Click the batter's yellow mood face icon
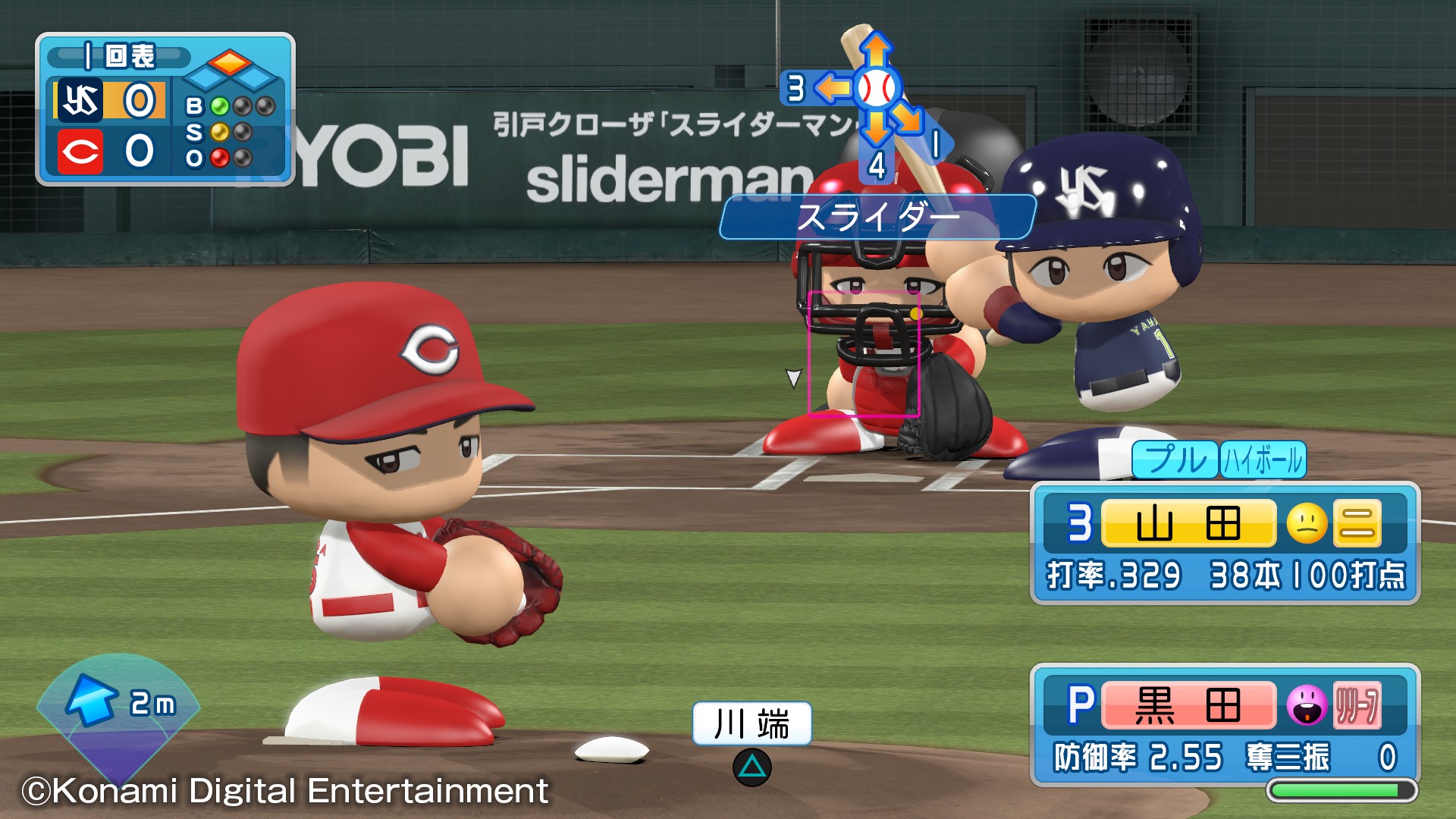 1307,523
